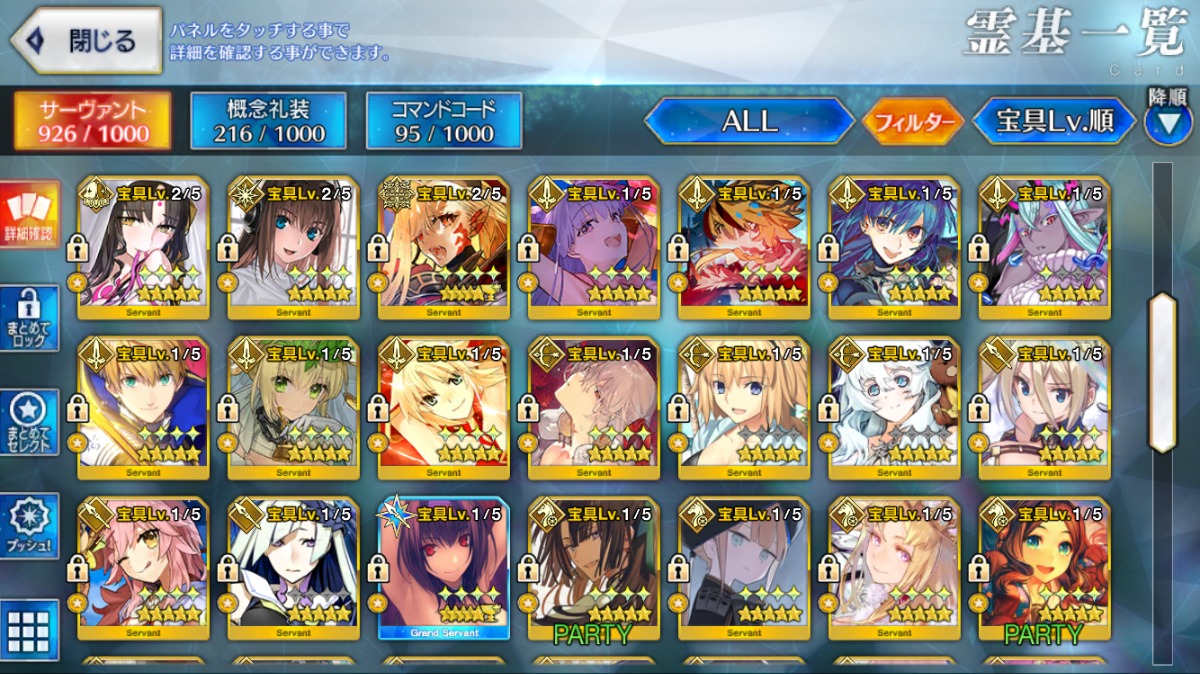The image size is (1200, 674).
Task: Tap the まとめてセレクト bulk select button
Action: pos(30,422)
